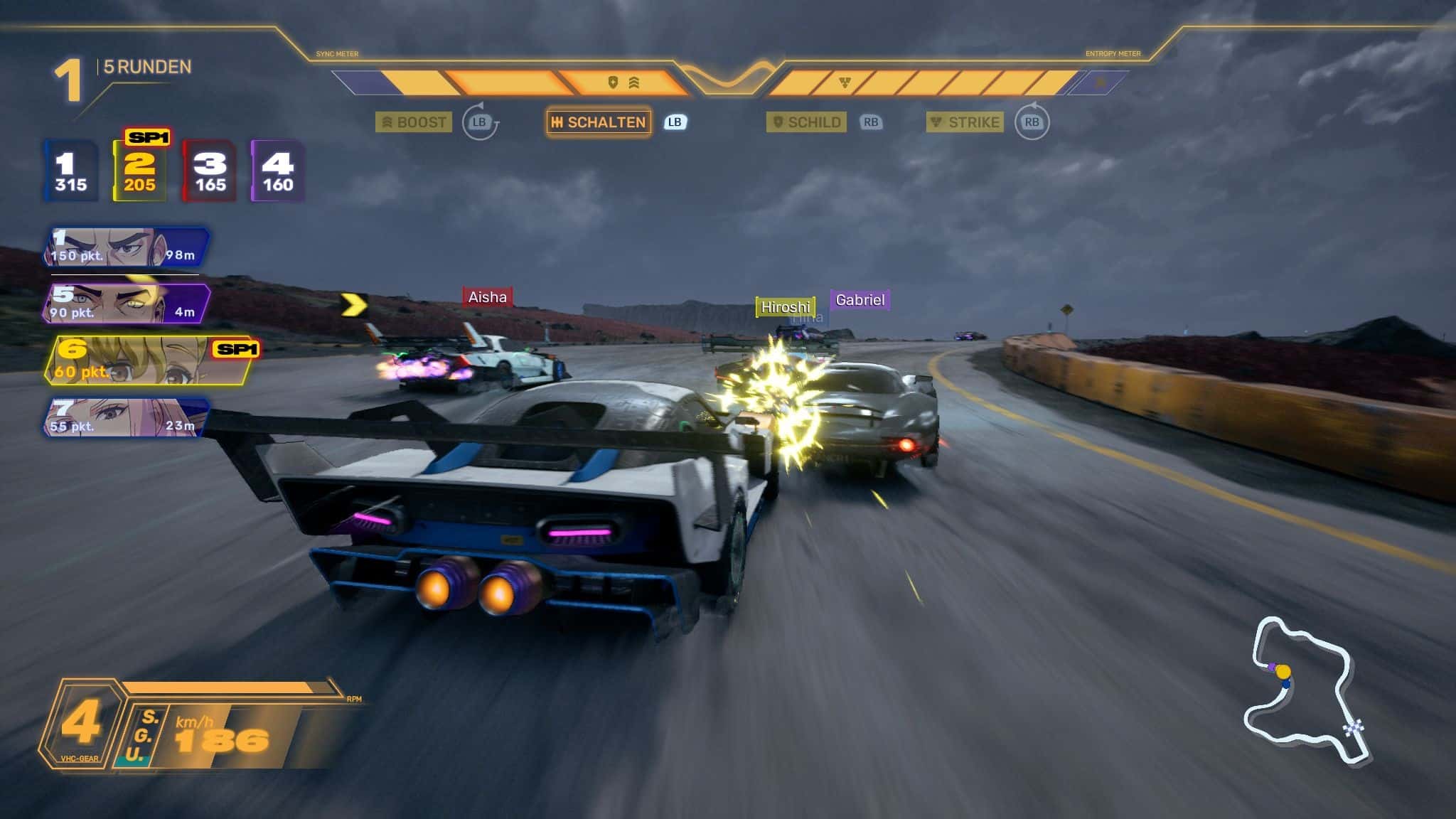Click red team 3 tile with 165

pos(210,171)
